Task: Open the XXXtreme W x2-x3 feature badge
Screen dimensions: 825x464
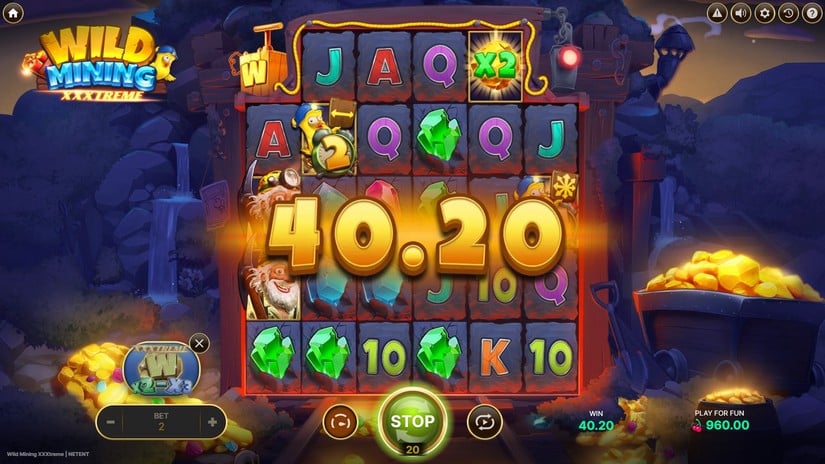Action: tap(161, 368)
